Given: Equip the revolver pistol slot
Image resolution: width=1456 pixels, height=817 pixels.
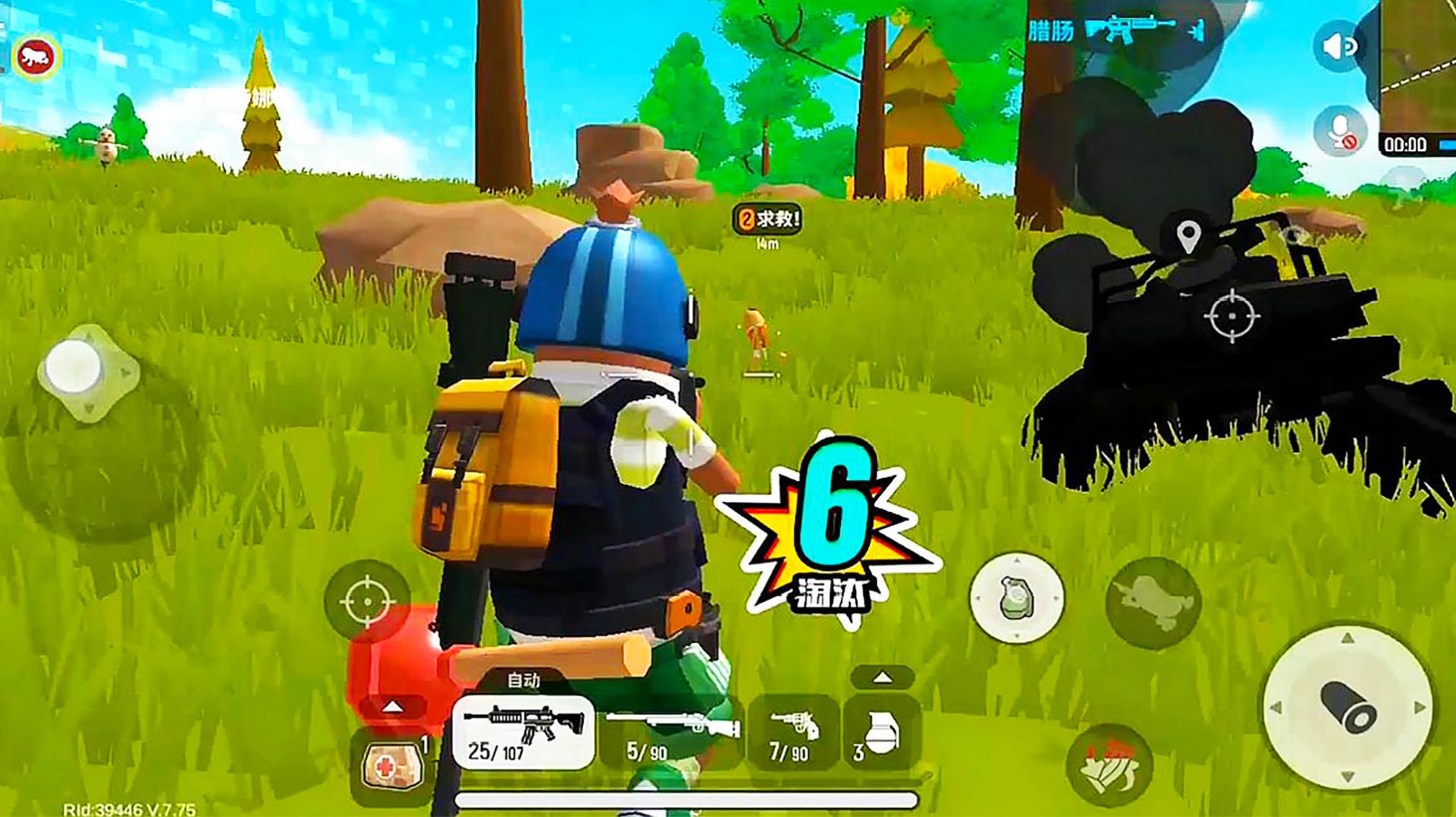Looking at the screenshot, I should tap(793, 733).
